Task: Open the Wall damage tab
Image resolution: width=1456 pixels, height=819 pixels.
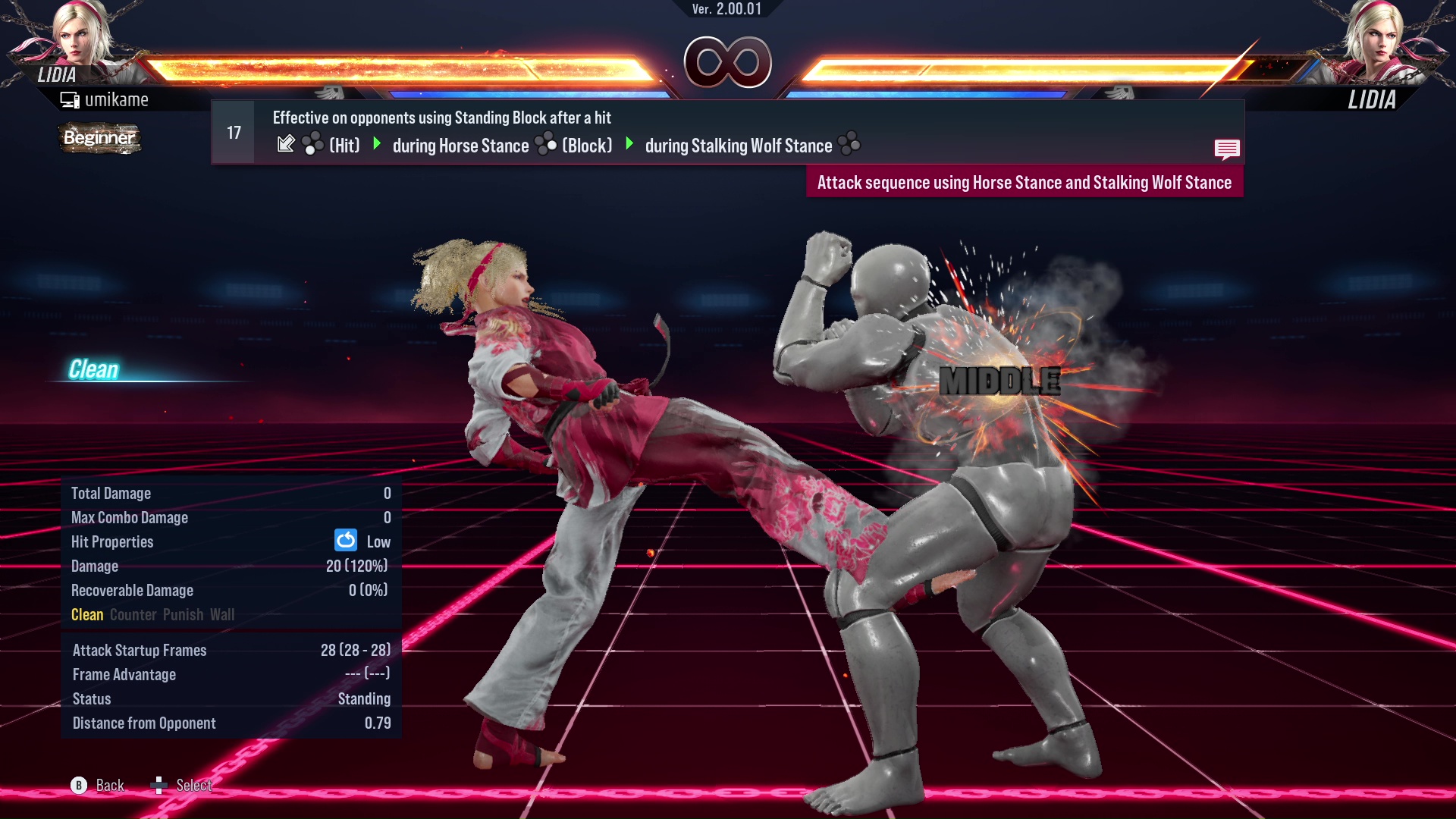Action: (x=224, y=614)
